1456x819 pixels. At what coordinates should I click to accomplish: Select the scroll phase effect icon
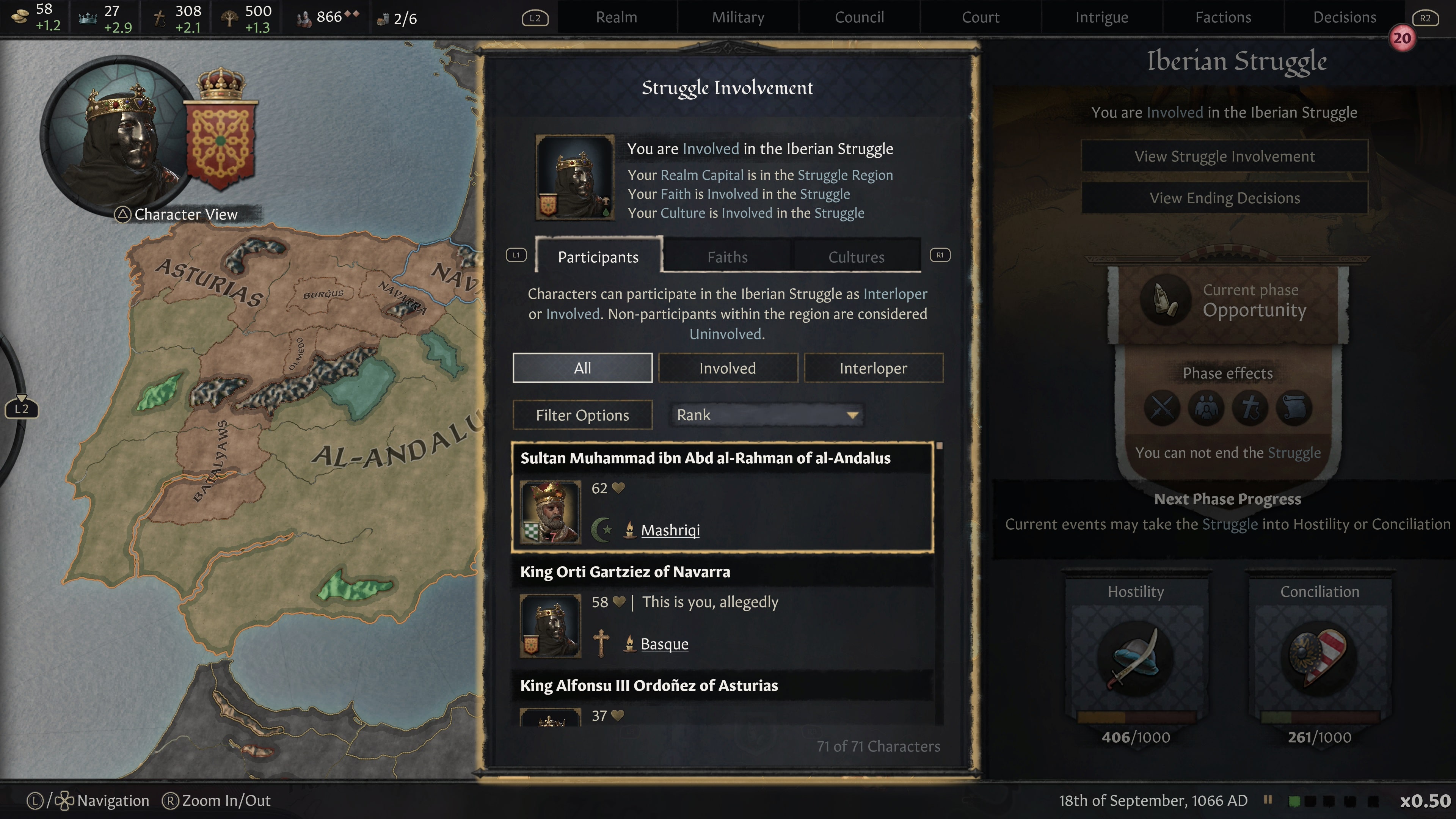click(x=1294, y=408)
